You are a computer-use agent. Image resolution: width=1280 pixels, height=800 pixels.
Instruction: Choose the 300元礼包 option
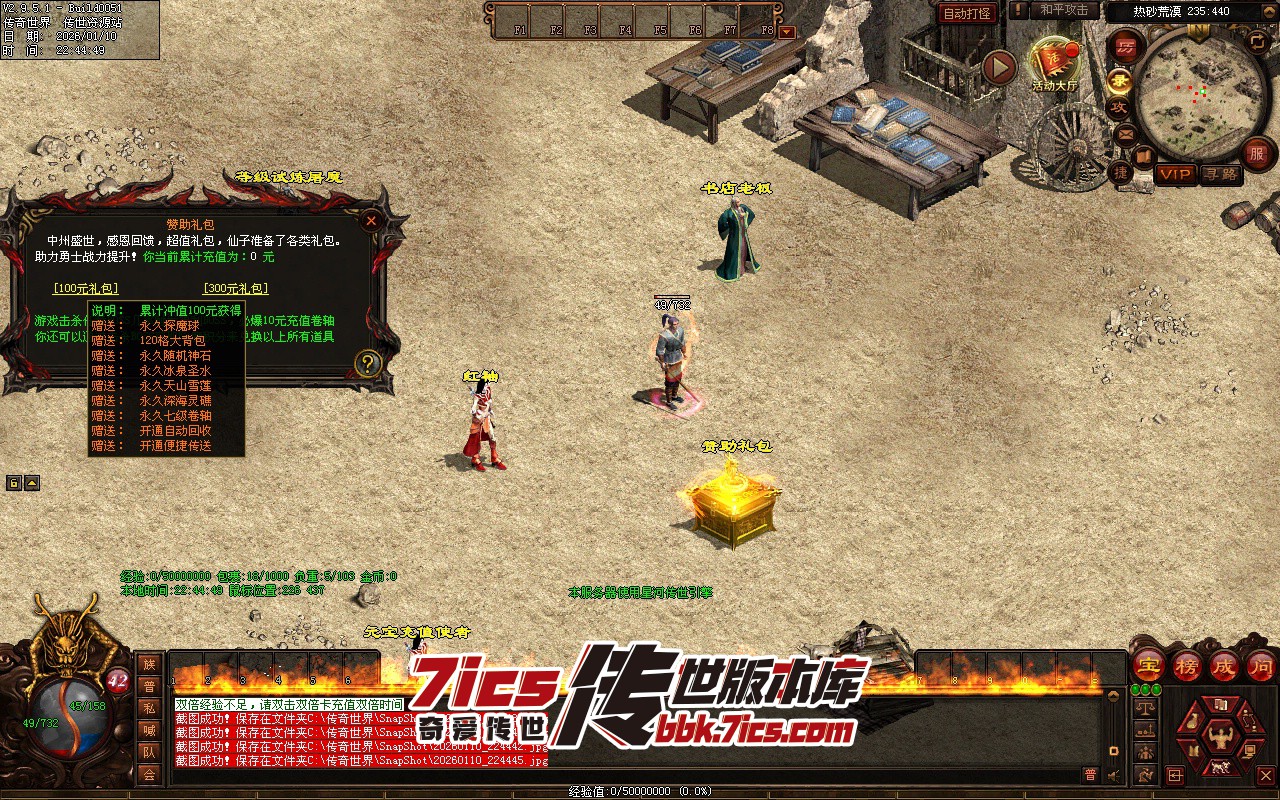point(235,289)
